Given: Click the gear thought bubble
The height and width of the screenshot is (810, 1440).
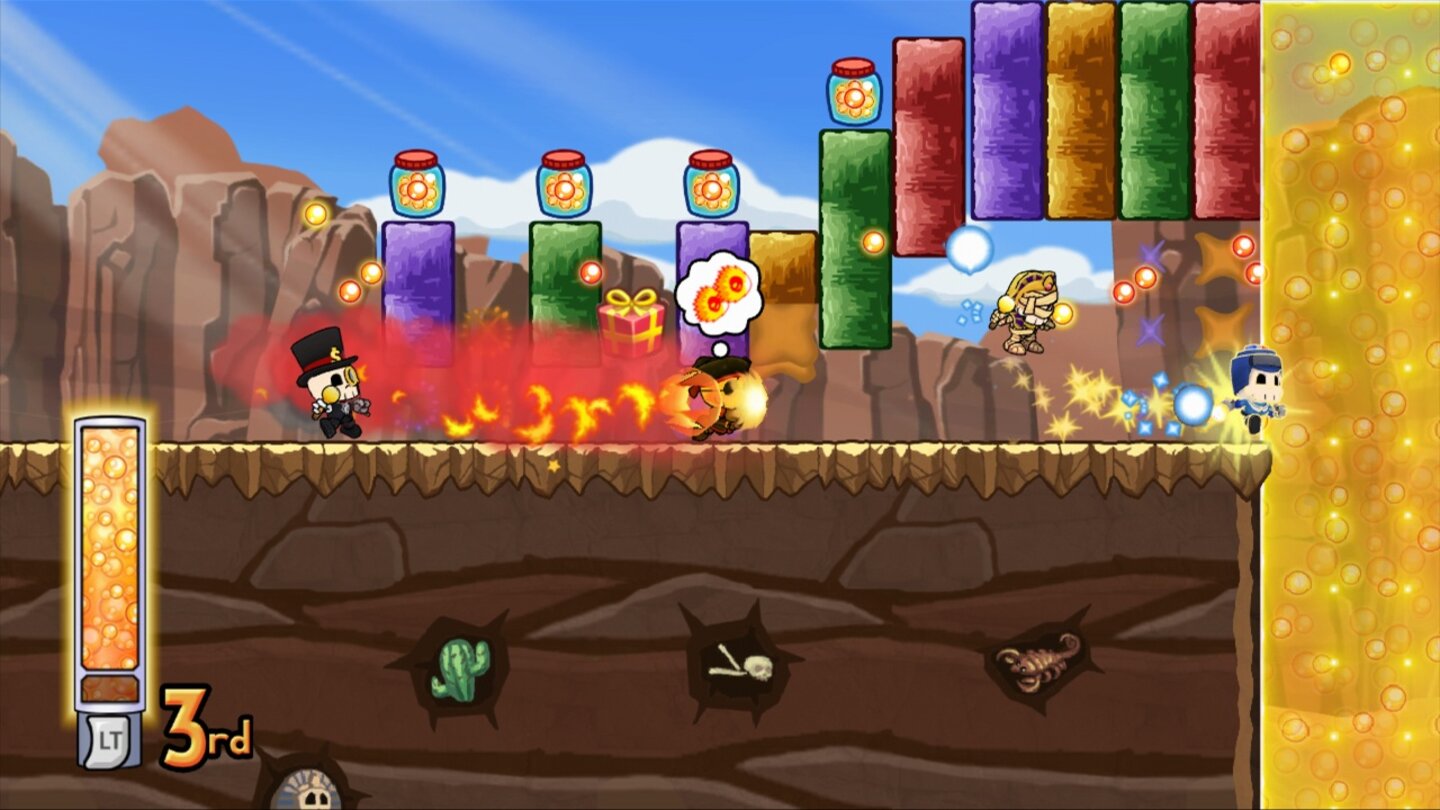Looking at the screenshot, I should 717,292.
